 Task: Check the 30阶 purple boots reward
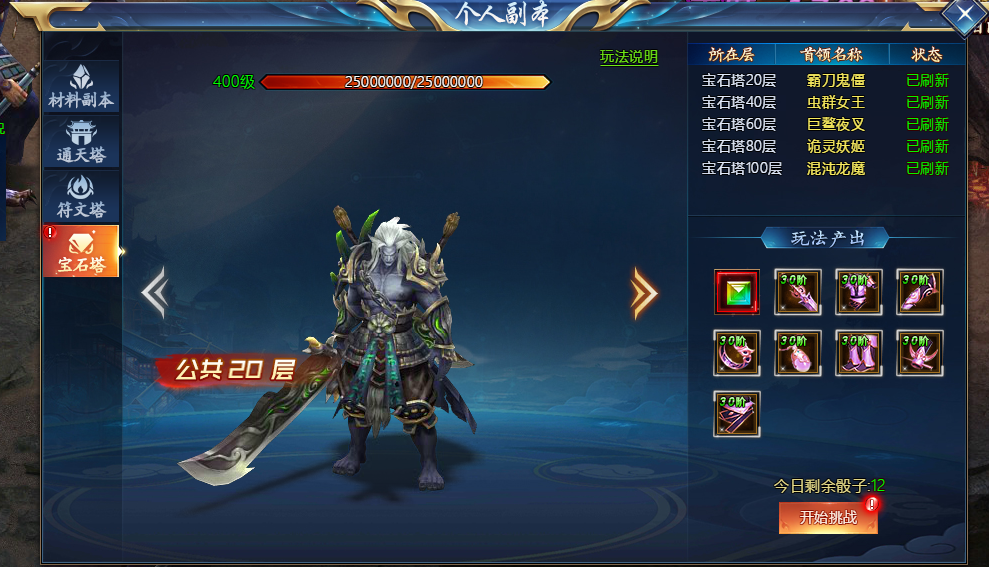point(859,353)
